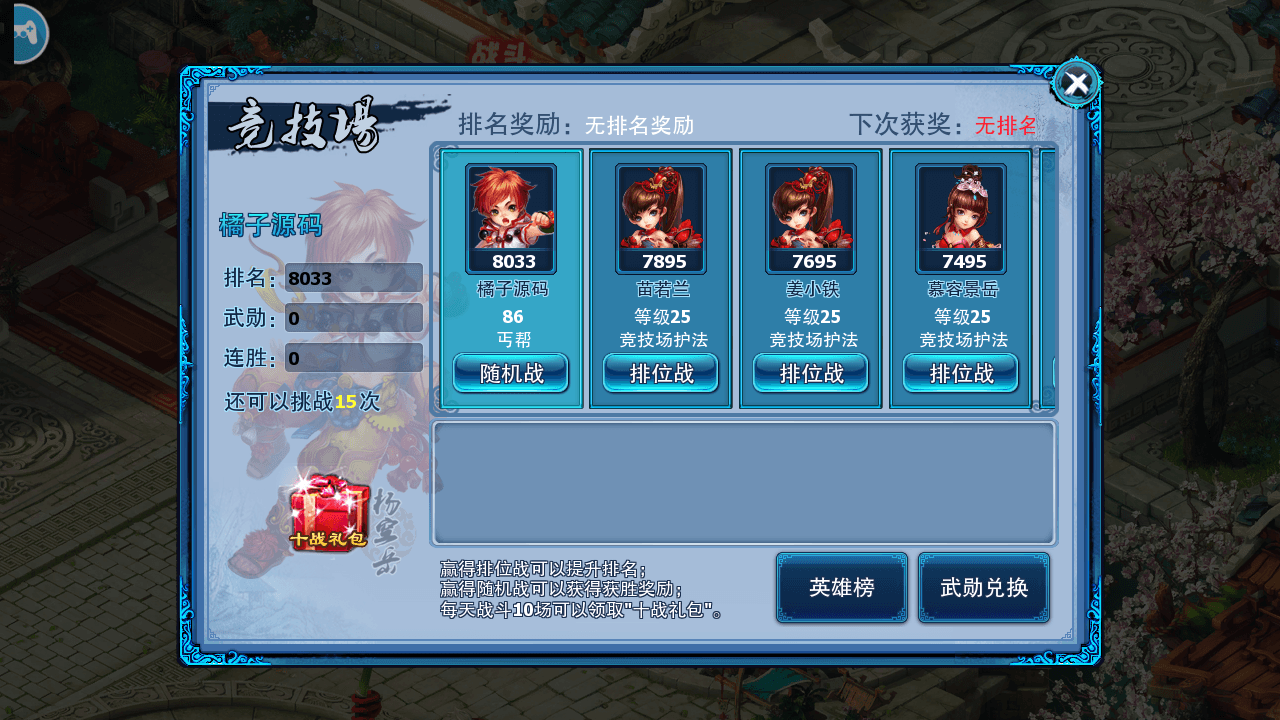
Task: Start ranked battle against 姜小铁
Action: pos(810,373)
